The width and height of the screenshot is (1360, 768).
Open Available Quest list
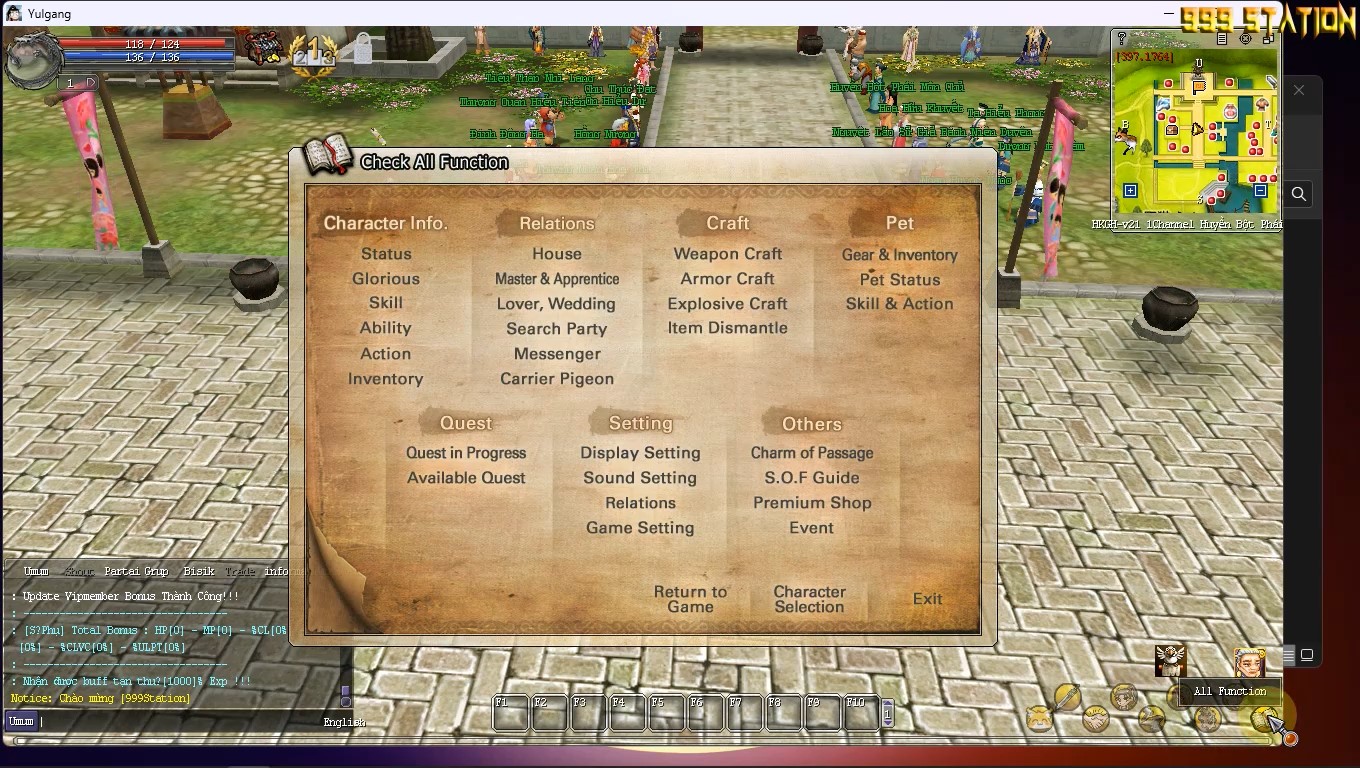(466, 478)
